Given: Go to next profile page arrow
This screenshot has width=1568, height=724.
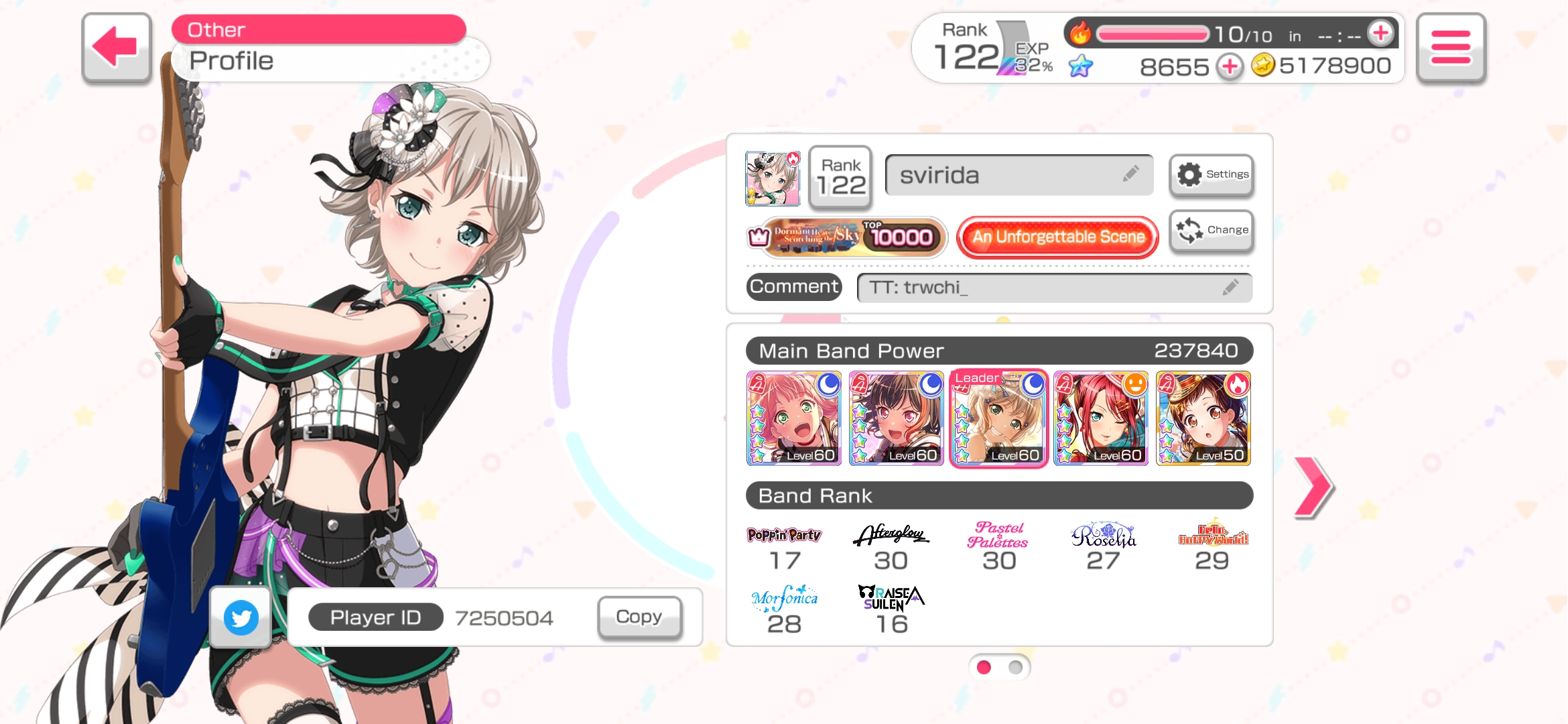Looking at the screenshot, I should click(x=1313, y=487).
